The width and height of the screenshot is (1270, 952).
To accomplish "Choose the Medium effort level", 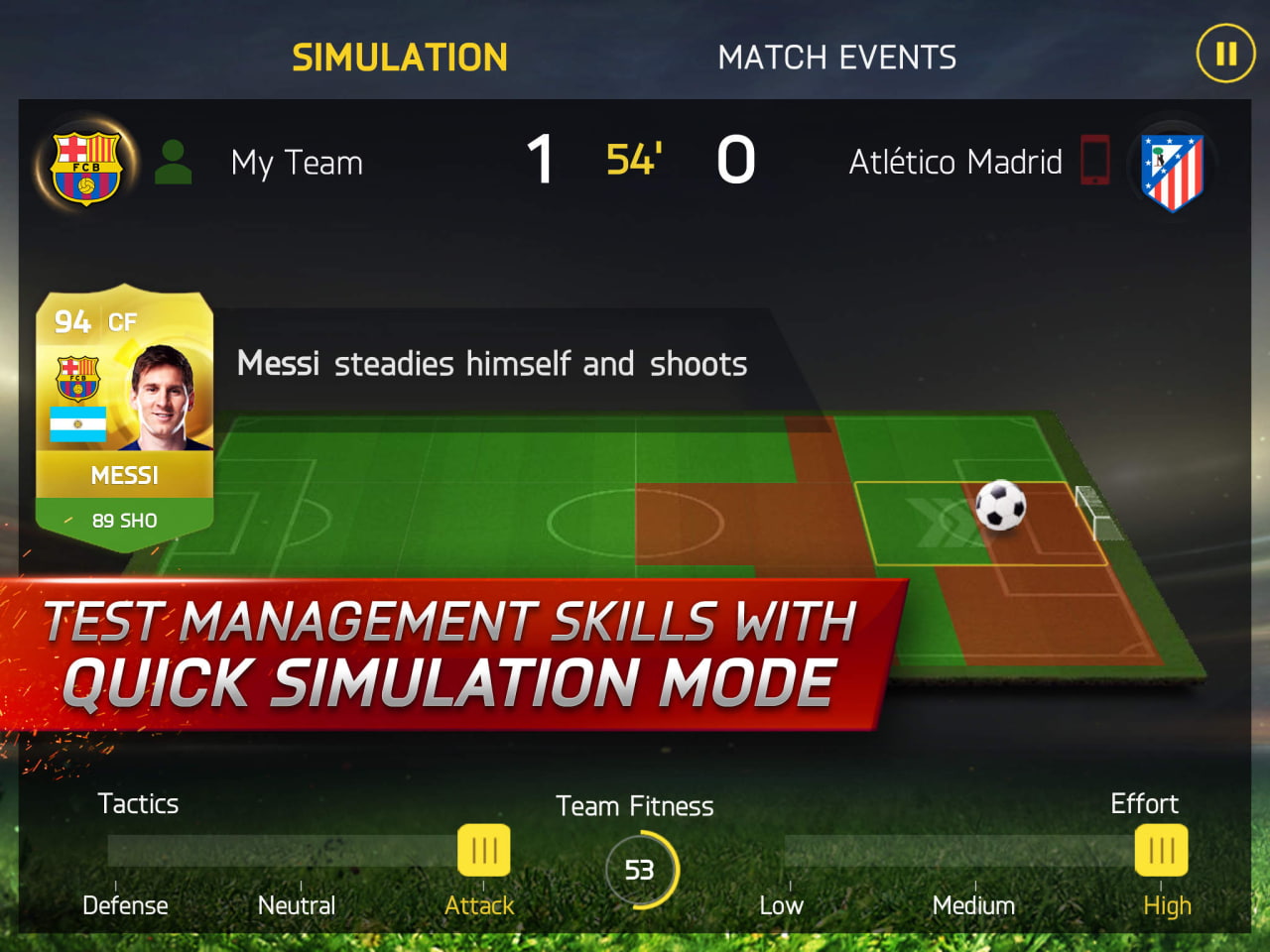I will point(974,904).
